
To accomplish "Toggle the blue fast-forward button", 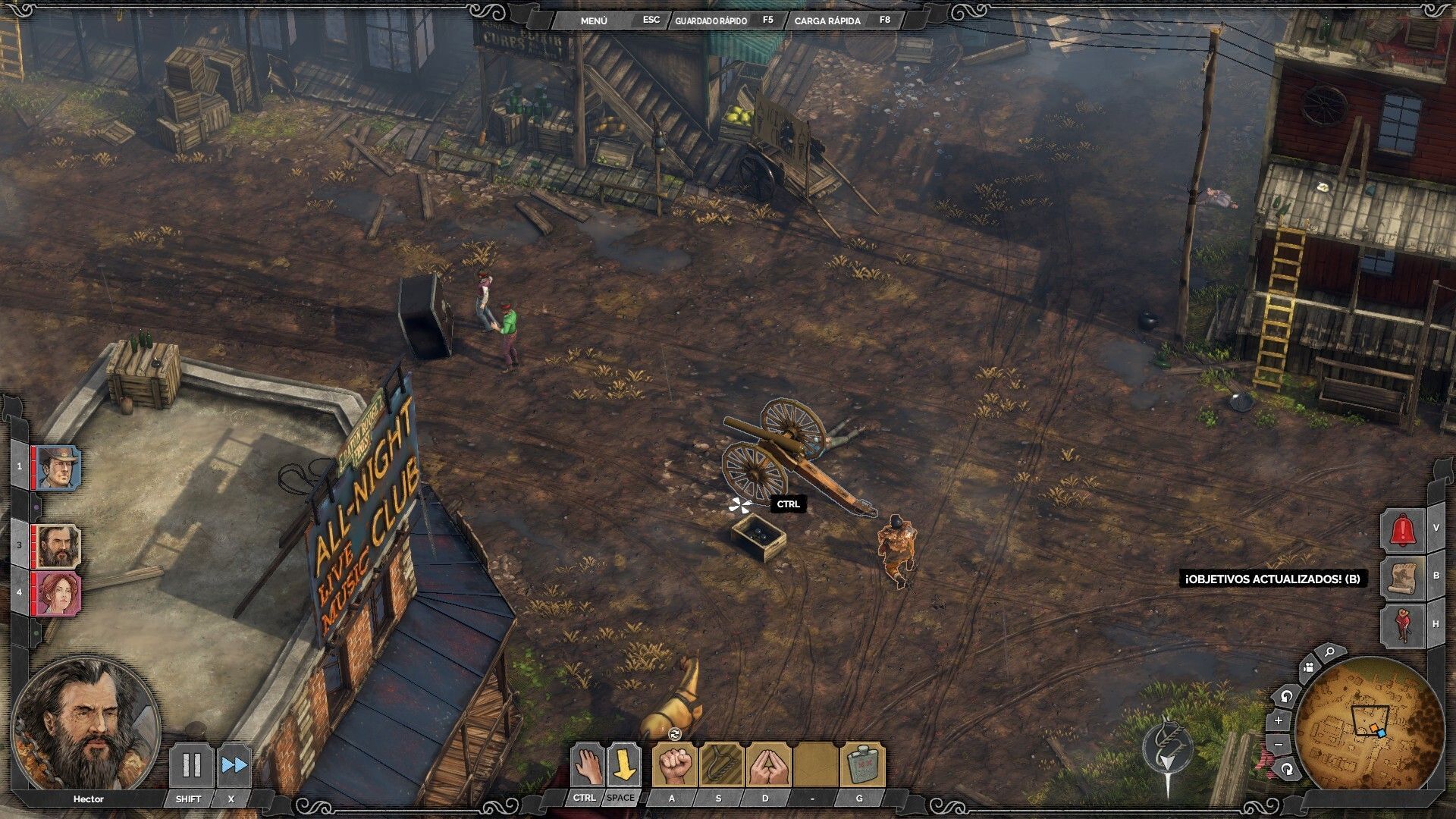I will [x=234, y=765].
